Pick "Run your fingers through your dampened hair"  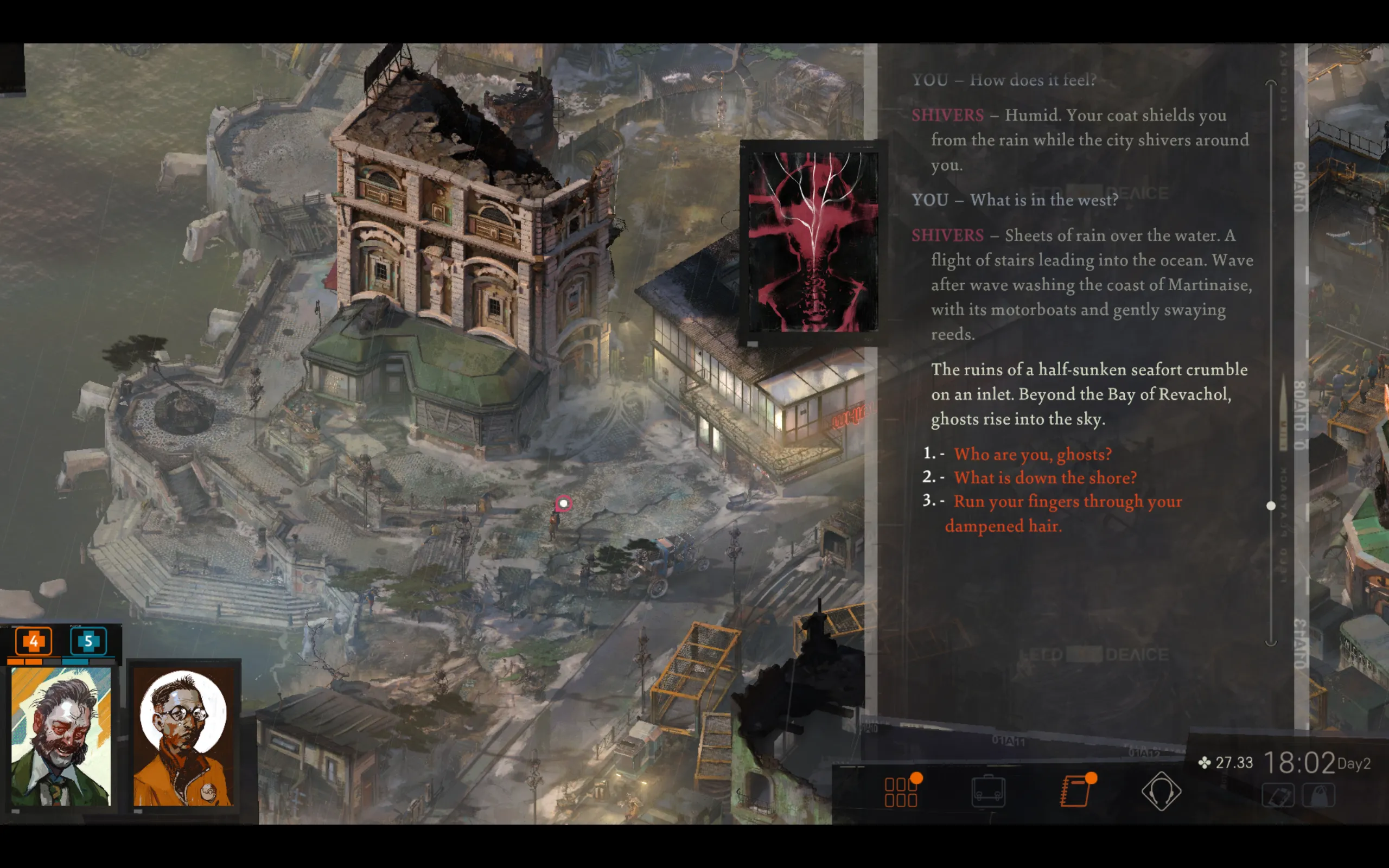[x=1066, y=502]
